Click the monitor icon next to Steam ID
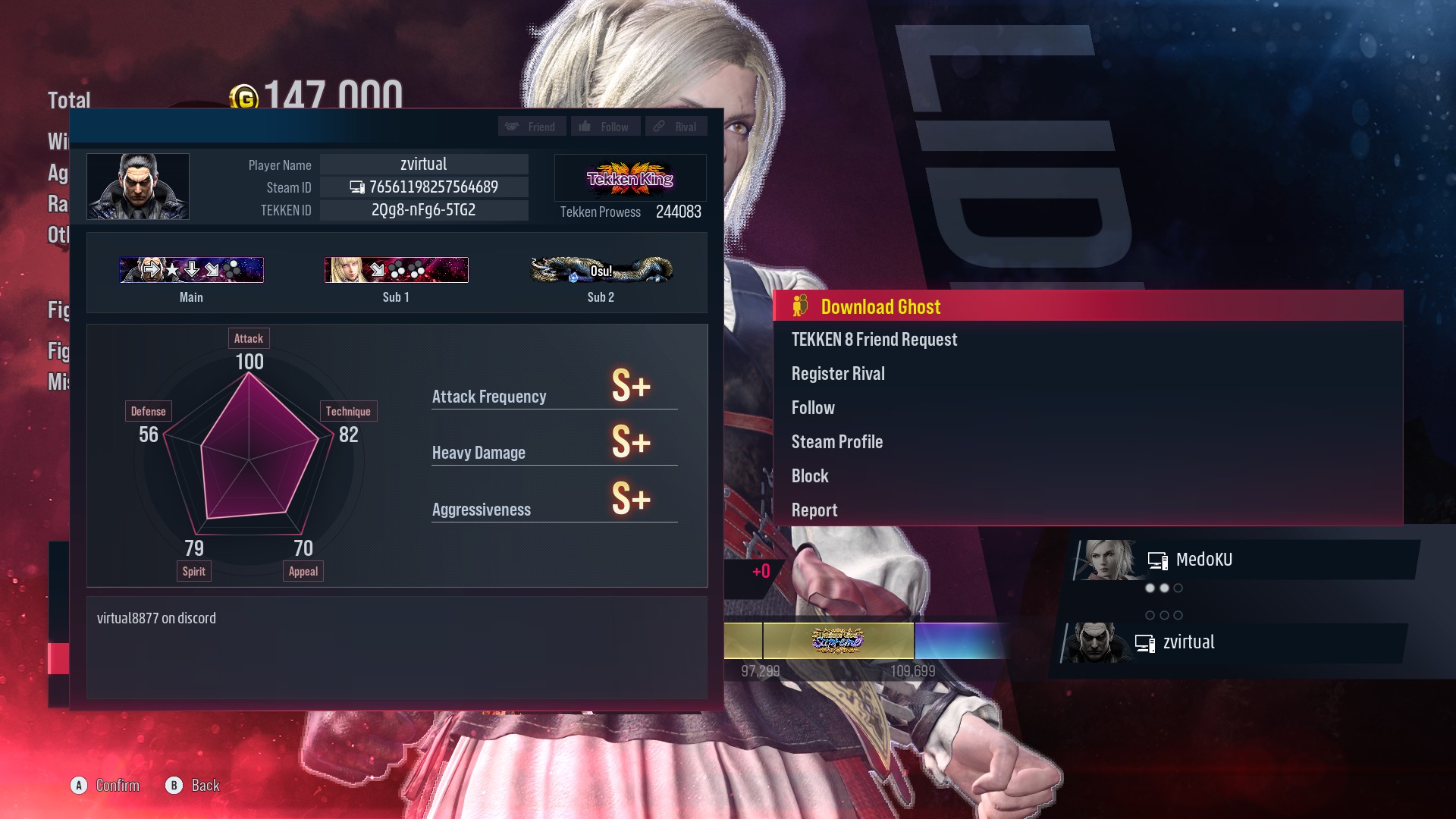The height and width of the screenshot is (819, 1456). pos(356,187)
